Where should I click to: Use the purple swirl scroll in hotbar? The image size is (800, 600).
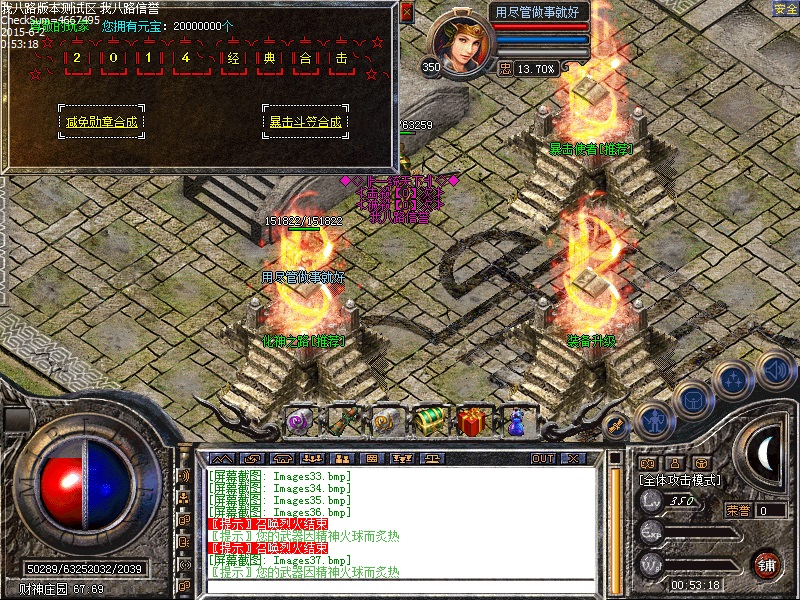click(x=299, y=421)
